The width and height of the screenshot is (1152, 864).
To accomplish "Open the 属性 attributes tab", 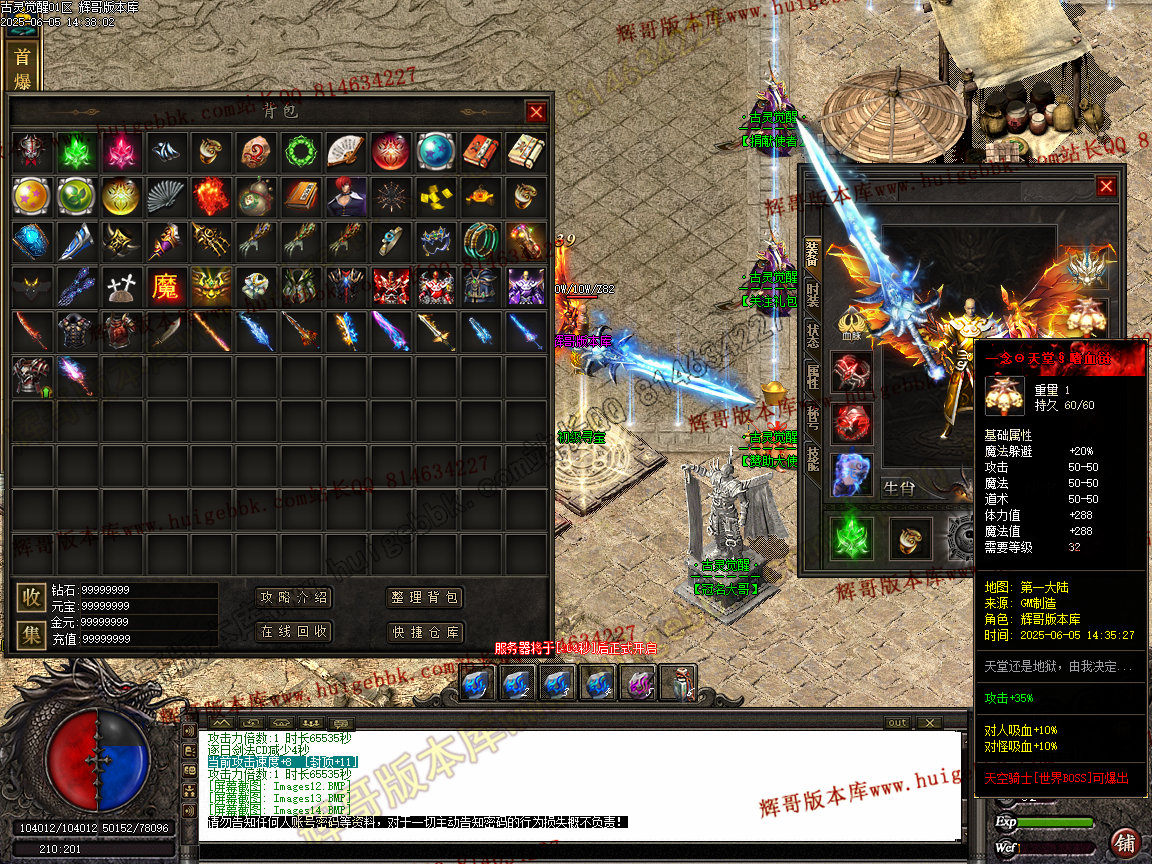I will (x=813, y=377).
